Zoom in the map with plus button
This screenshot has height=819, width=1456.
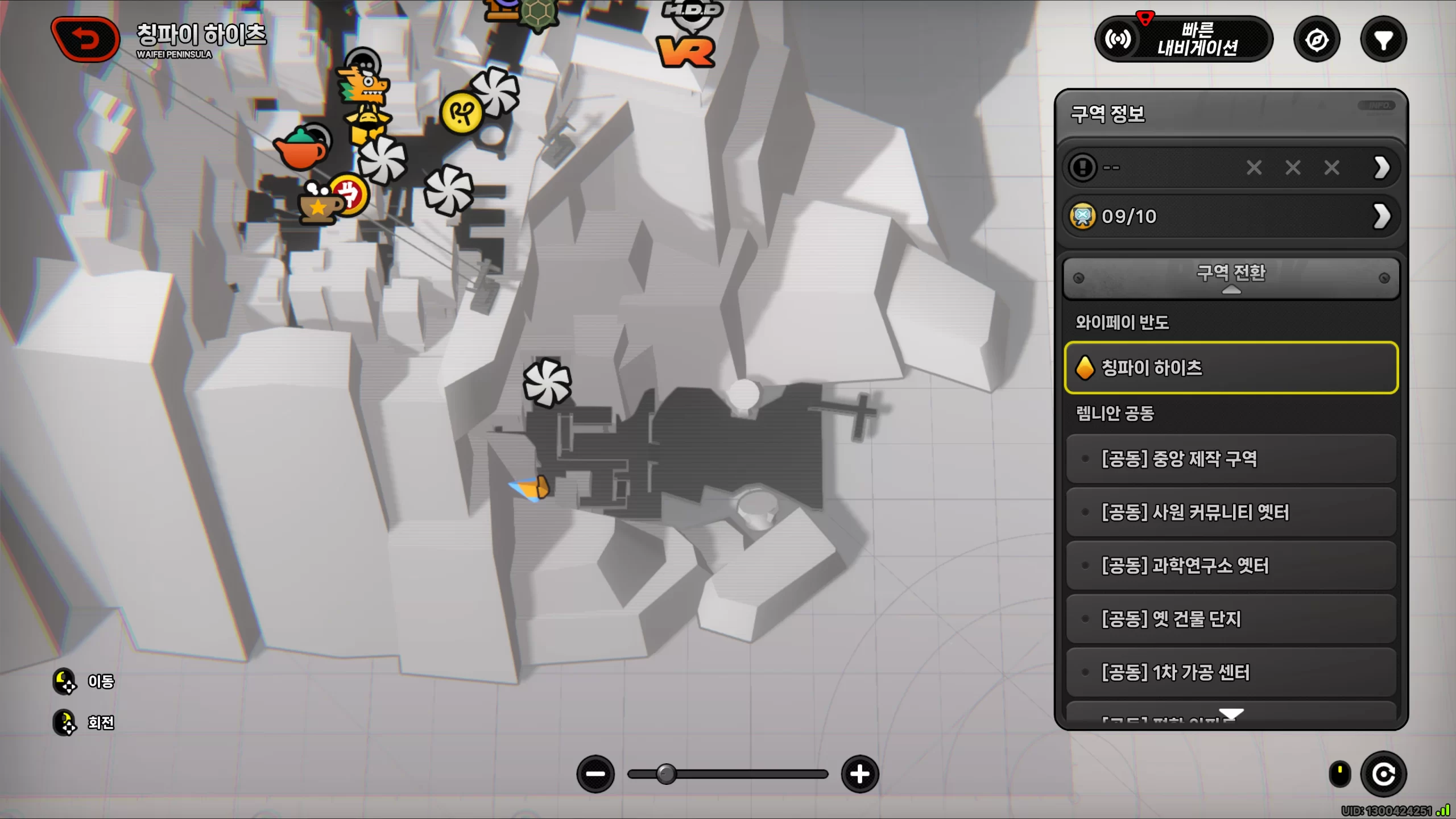pyautogui.click(x=859, y=774)
